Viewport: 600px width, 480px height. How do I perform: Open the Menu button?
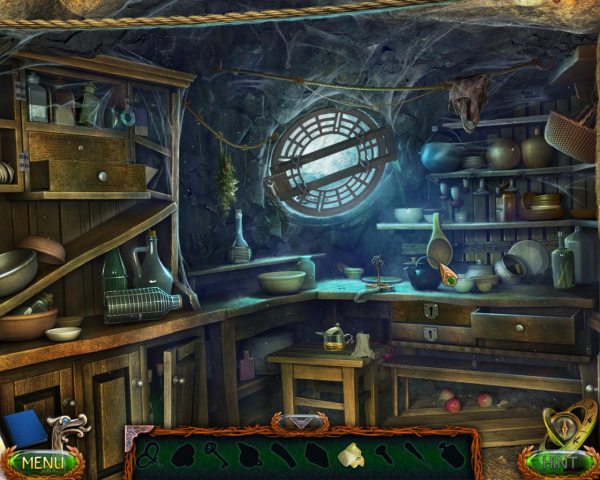click(41, 463)
